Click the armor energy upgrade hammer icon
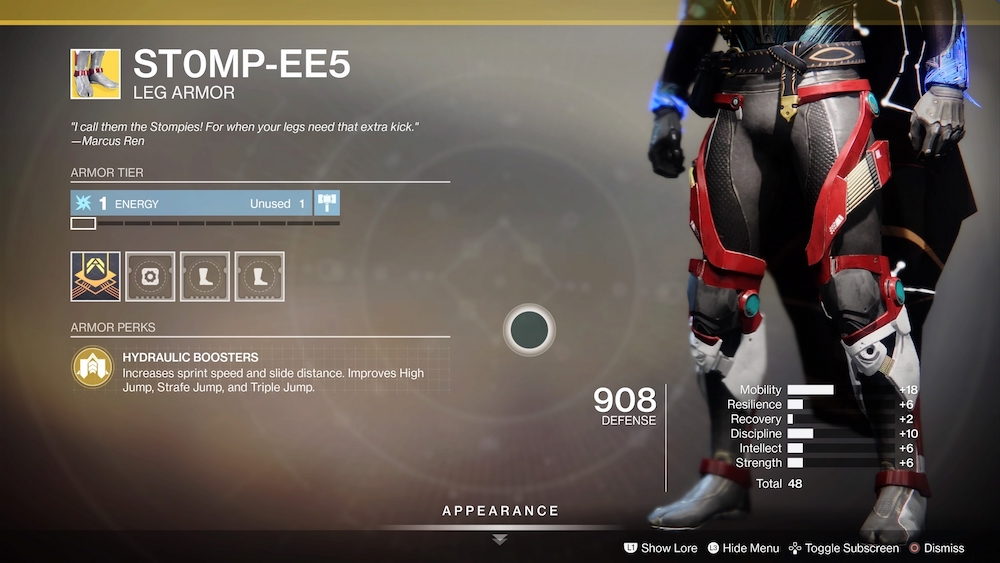Viewport: 1000px width, 563px height. tap(327, 203)
